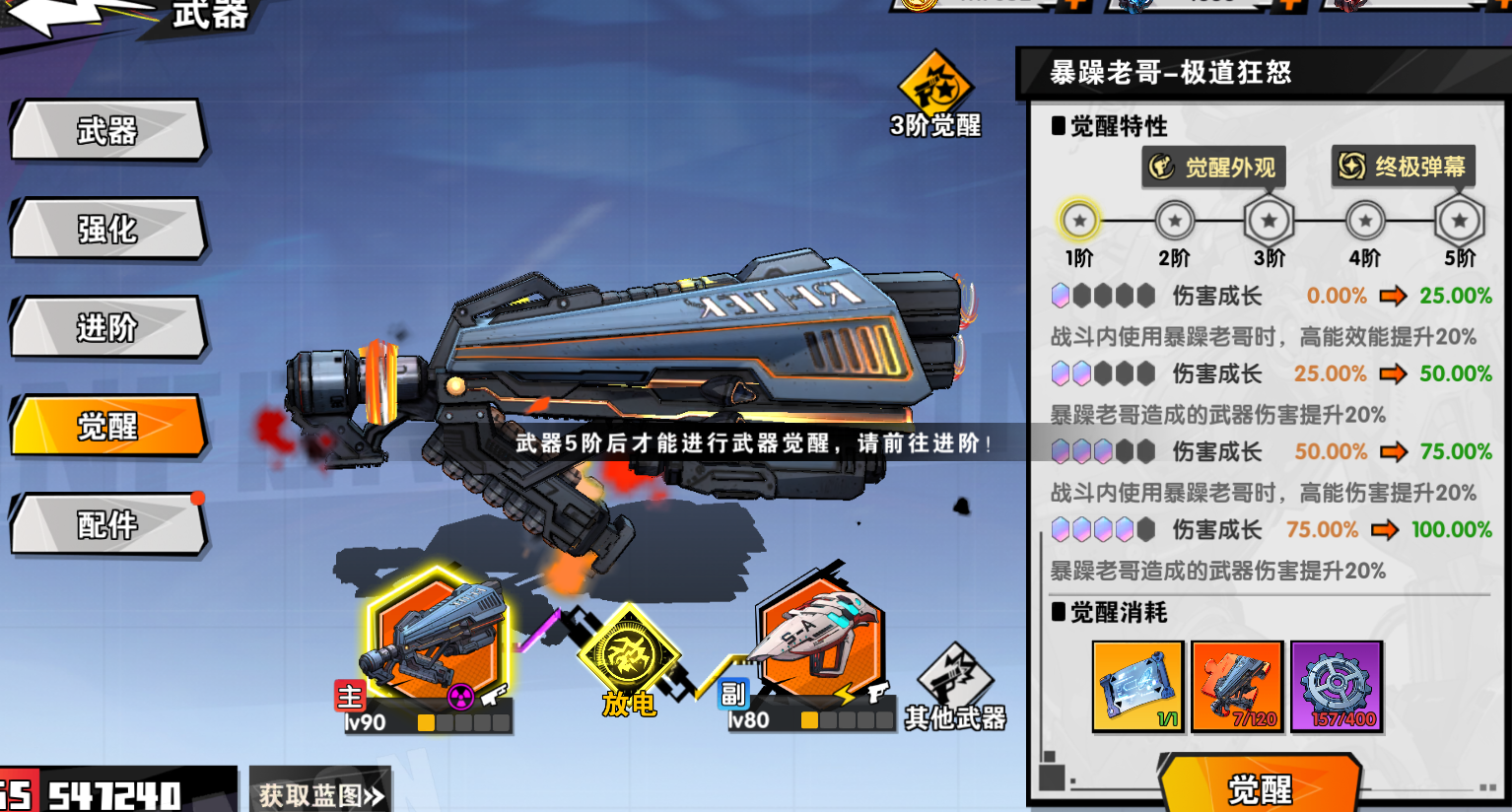The height and width of the screenshot is (812, 1512).
Task: Click the weapon material icon showing 7/120
Action: point(1237,685)
